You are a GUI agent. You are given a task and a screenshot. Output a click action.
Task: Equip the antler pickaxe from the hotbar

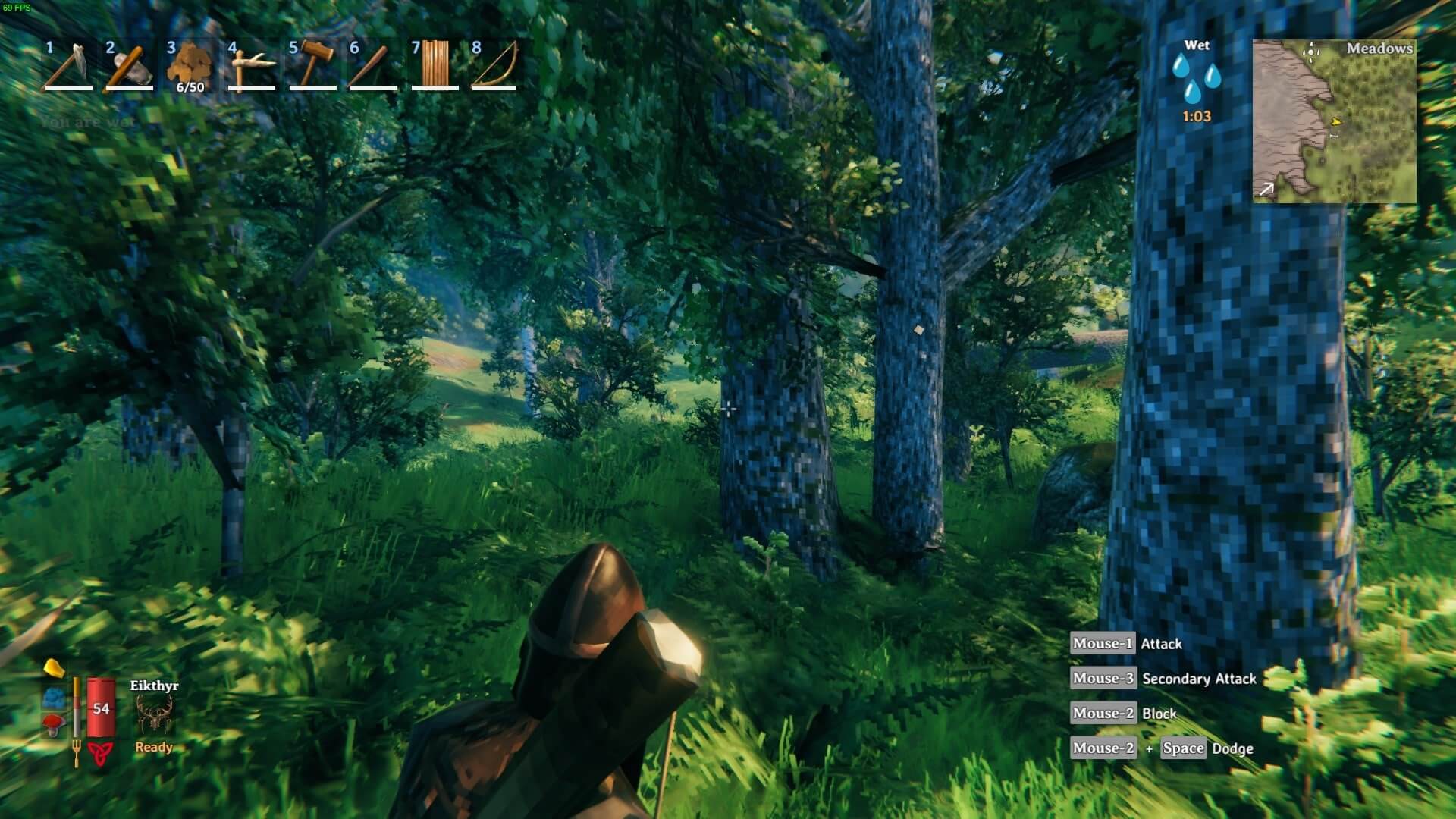click(251, 65)
